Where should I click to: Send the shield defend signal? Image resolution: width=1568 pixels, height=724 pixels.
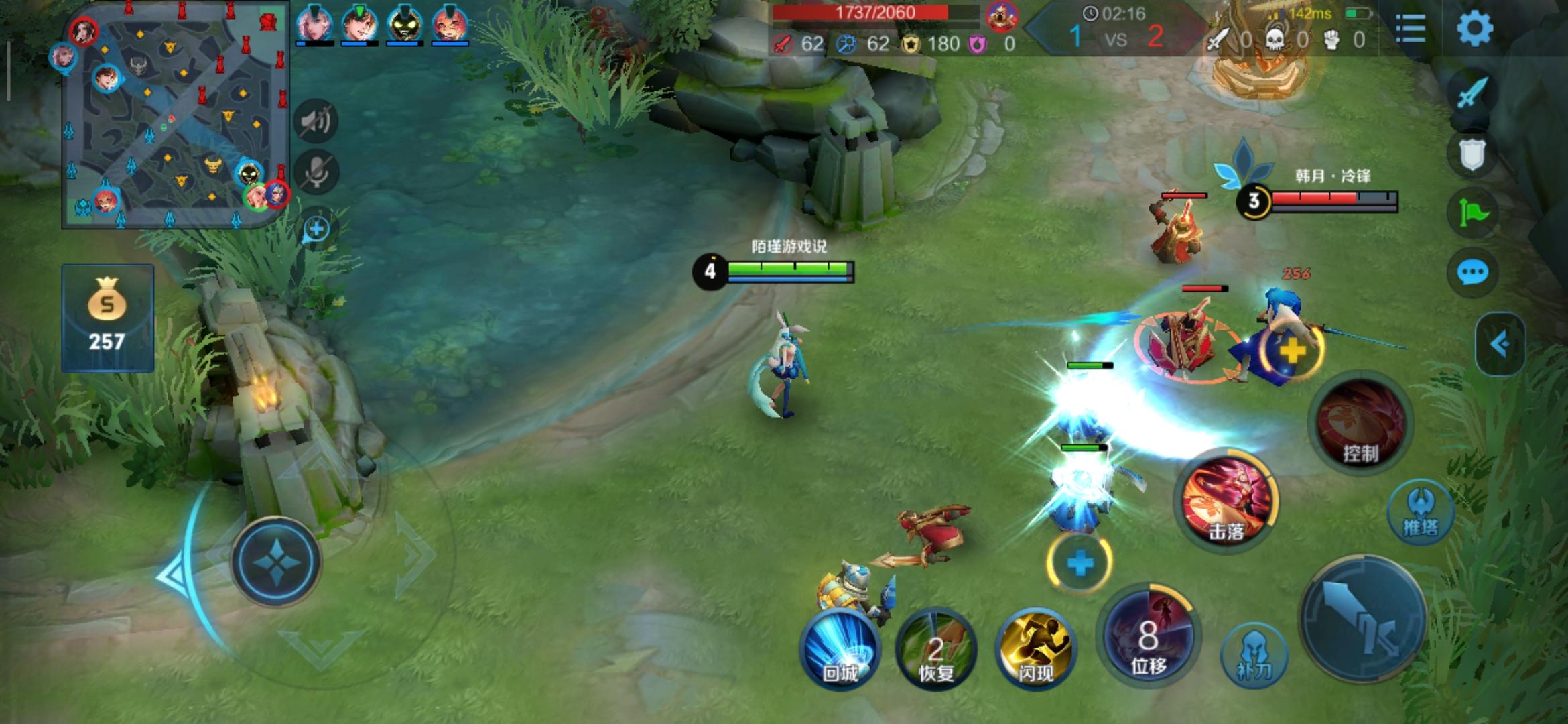1472,156
